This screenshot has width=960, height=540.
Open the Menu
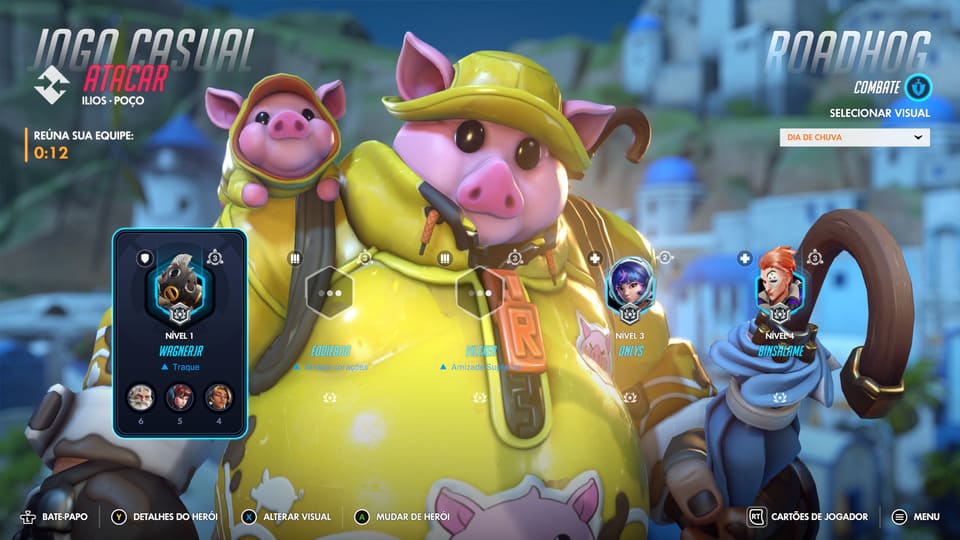click(916, 517)
